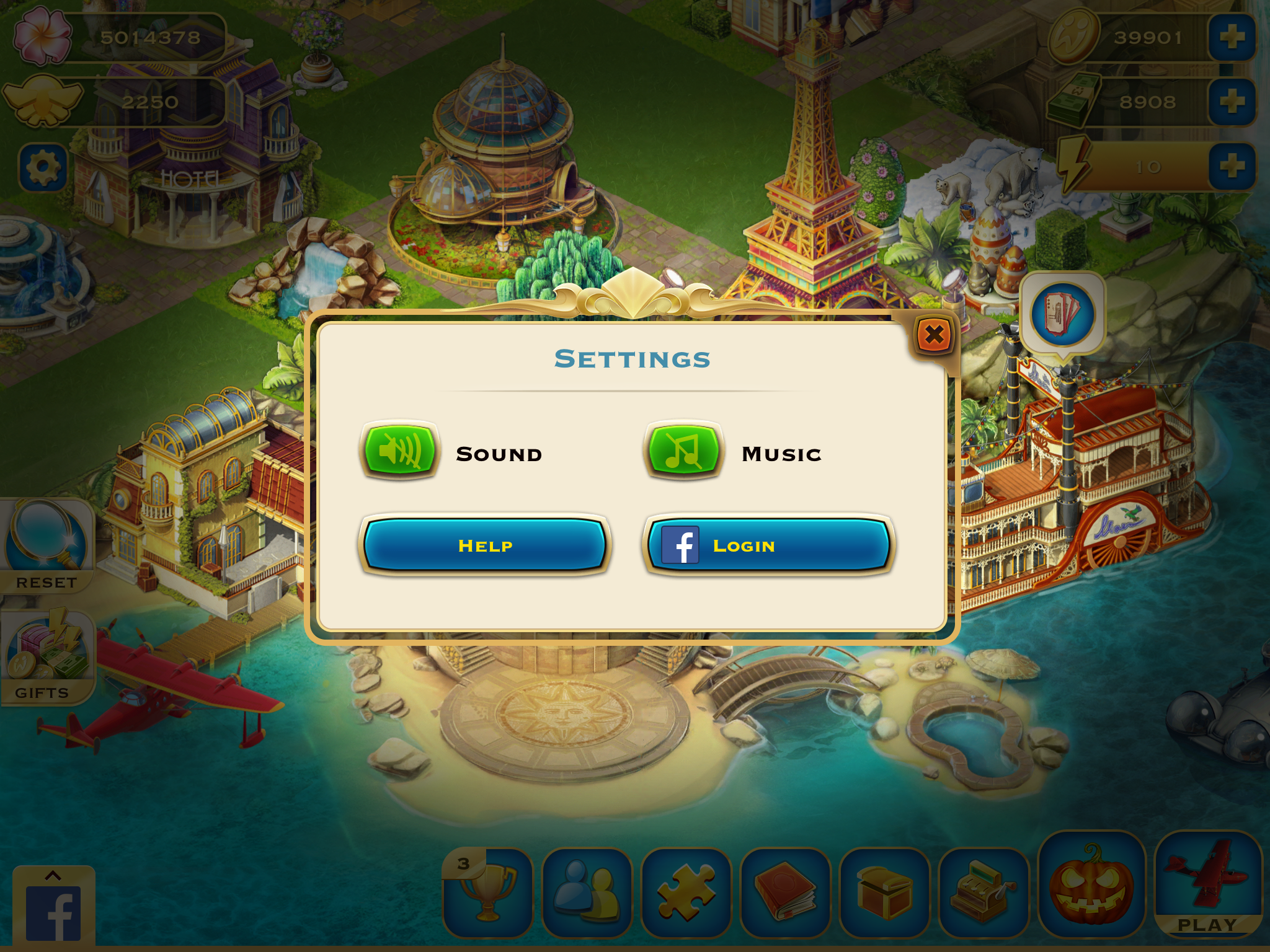This screenshot has width=1270, height=952.
Task: Refill lightning energy with plus button
Action: click(1232, 166)
